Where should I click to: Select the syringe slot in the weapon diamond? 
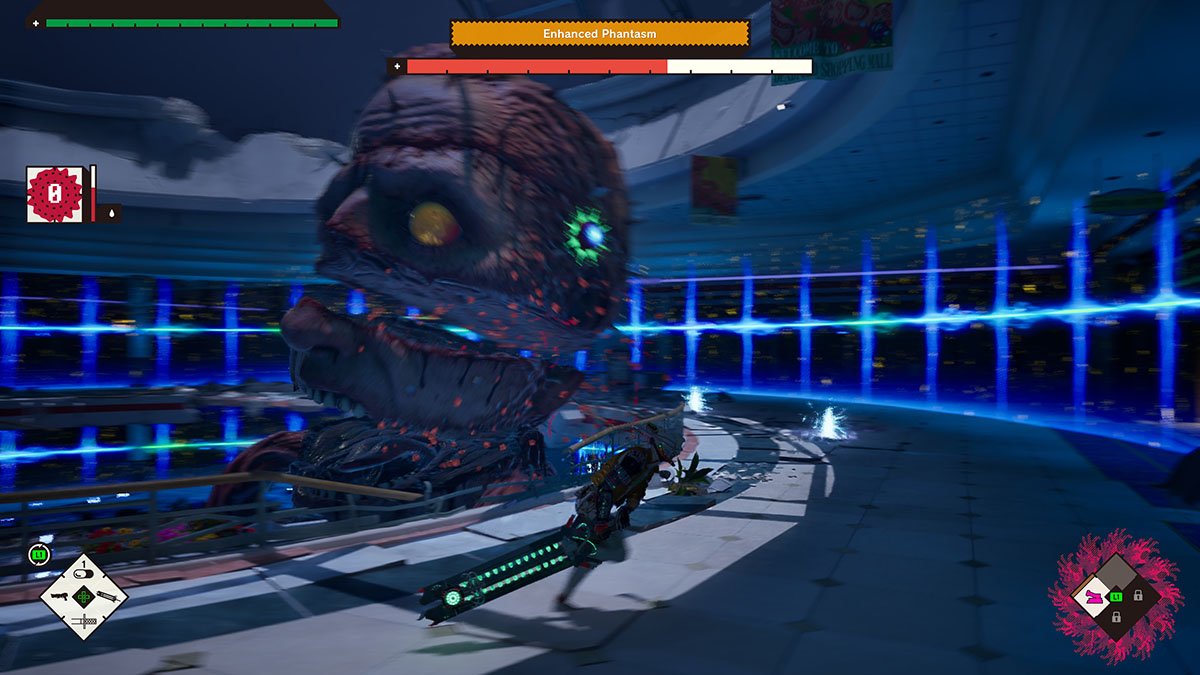pyautogui.click(x=108, y=596)
